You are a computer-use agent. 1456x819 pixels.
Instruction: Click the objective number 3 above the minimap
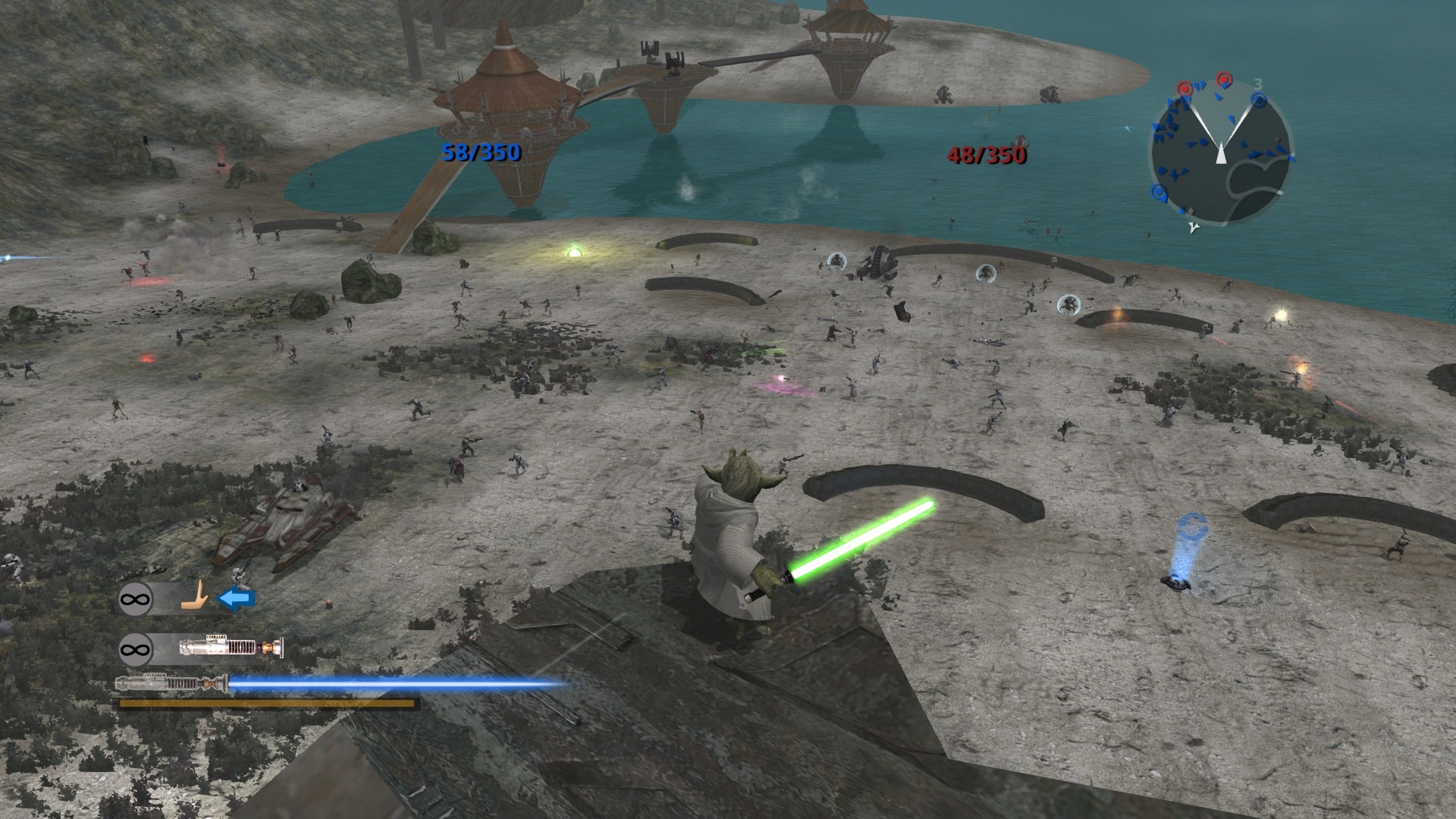tap(1258, 83)
